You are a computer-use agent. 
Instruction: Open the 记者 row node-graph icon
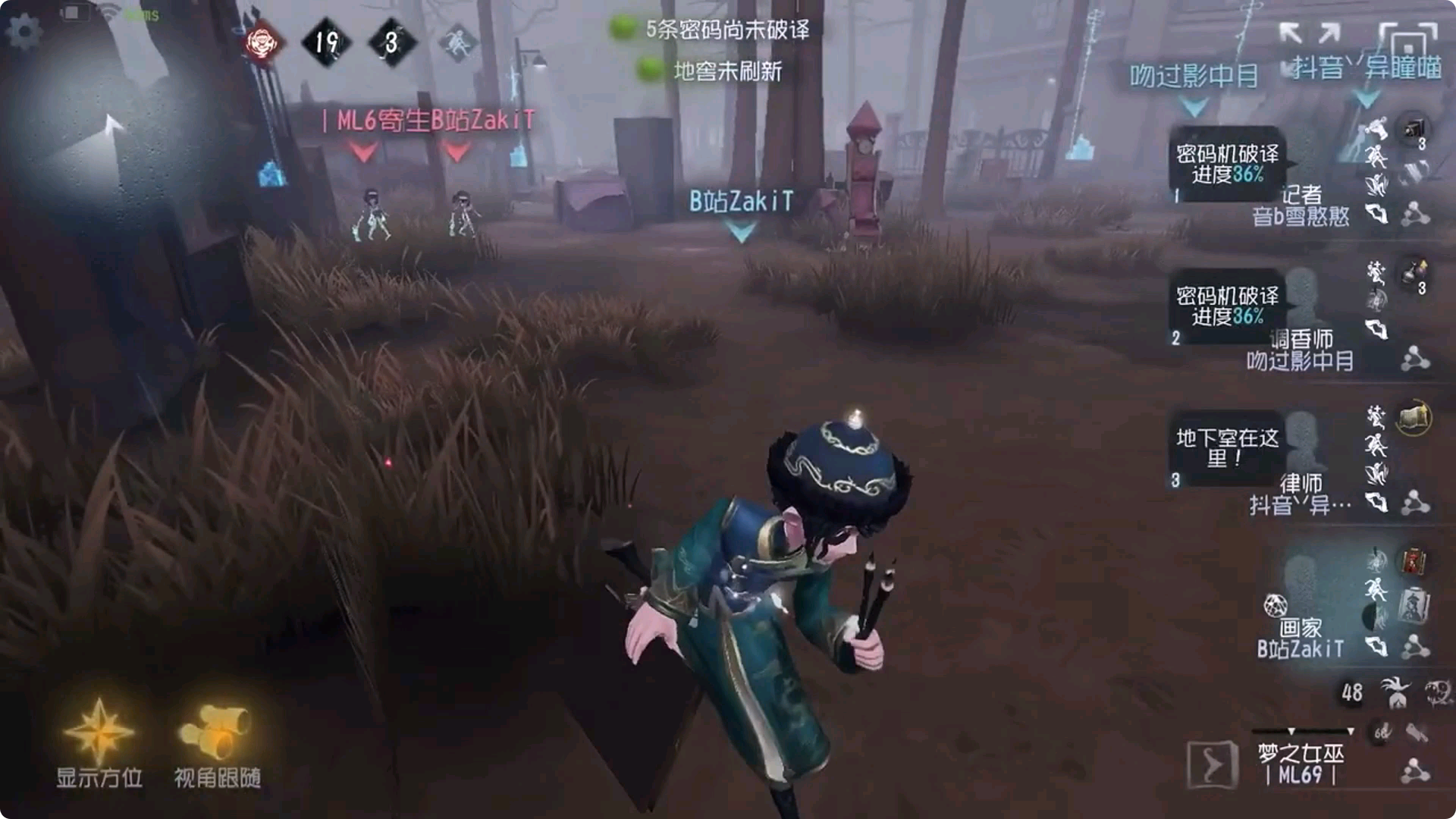point(1415,215)
